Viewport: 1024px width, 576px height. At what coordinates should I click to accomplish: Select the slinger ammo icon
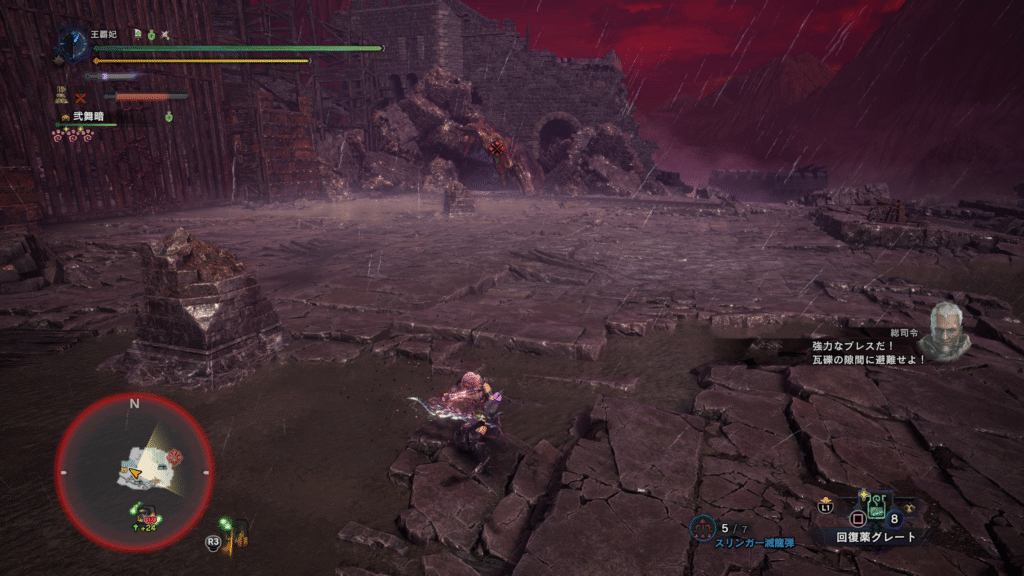tap(703, 527)
